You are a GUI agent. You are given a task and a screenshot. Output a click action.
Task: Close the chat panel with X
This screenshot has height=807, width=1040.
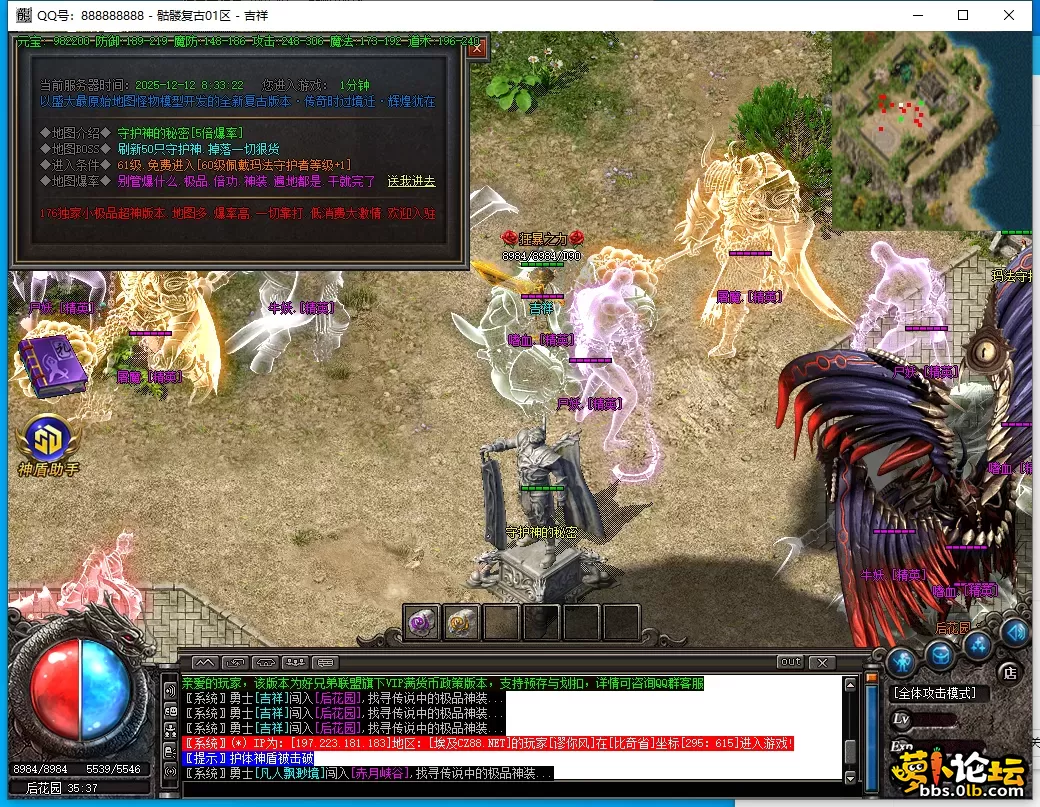point(822,662)
